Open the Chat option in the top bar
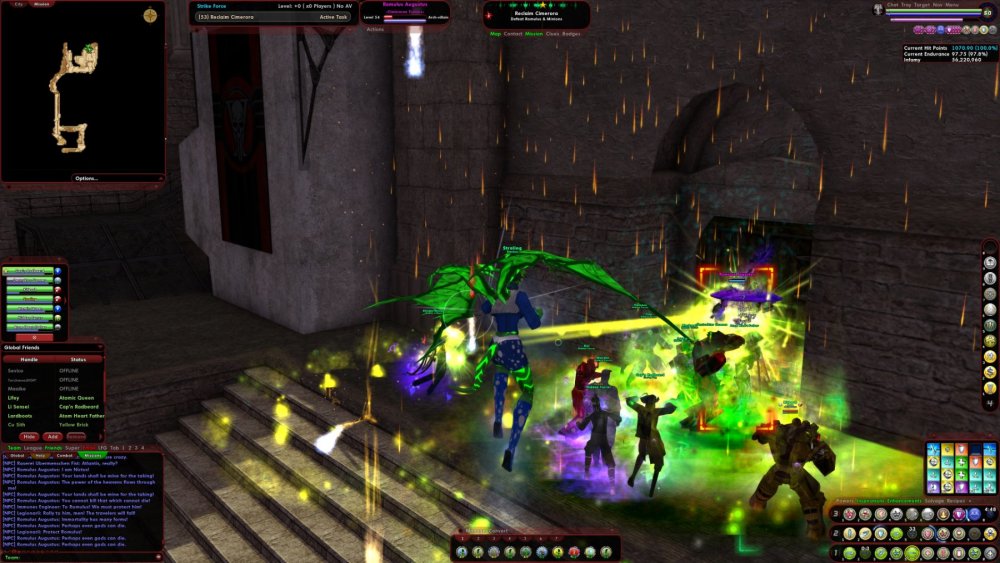This screenshot has height=563, width=1000. click(x=892, y=5)
